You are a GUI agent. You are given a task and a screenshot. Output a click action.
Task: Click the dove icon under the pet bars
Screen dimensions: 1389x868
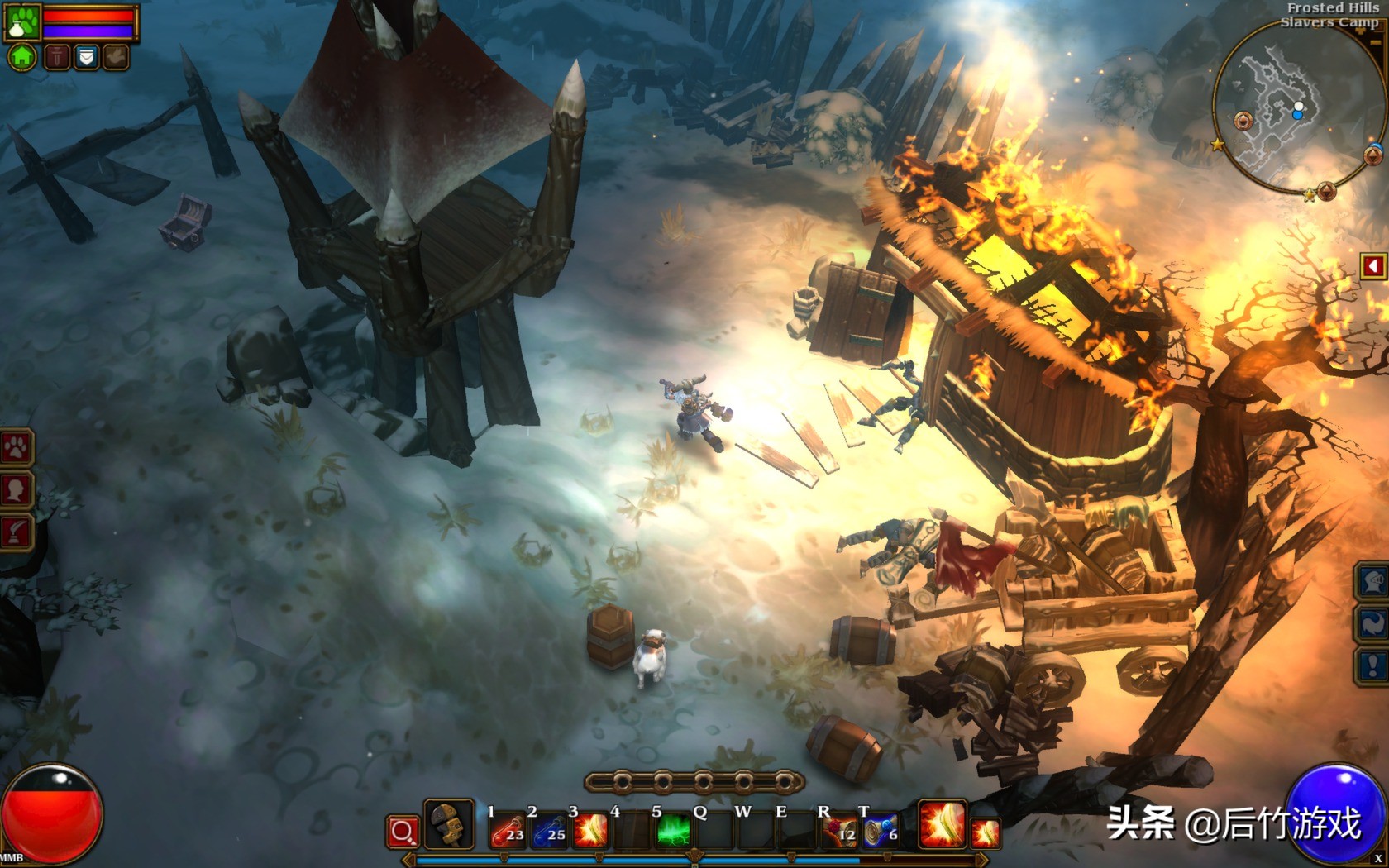[x=116, y=57]
